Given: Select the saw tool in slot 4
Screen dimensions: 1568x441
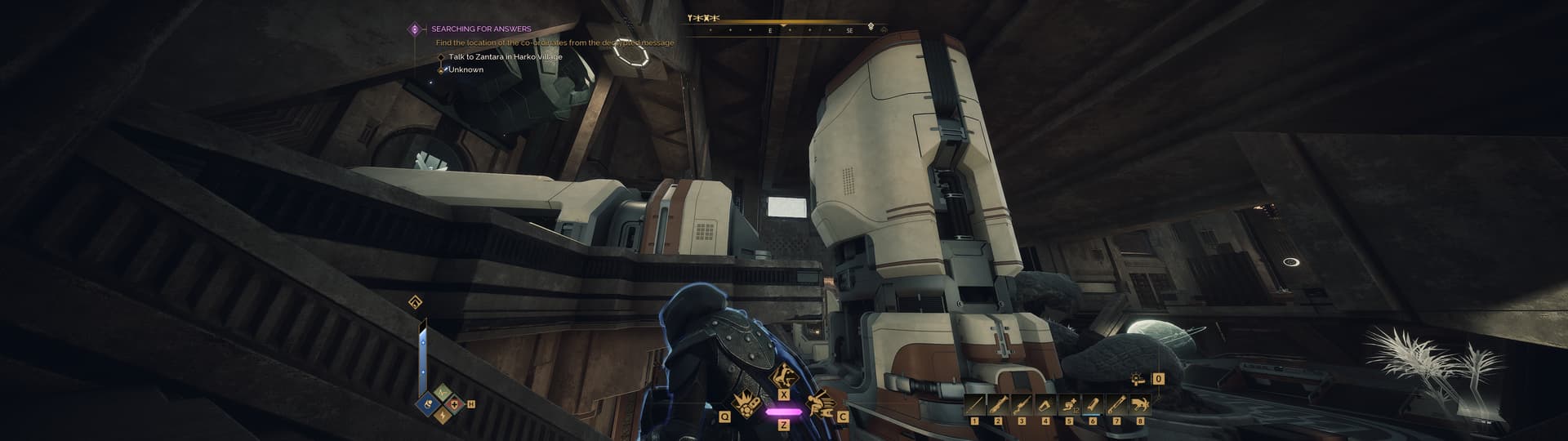Looking at the screenshot, I should pyautogui.click(x=1045, y=404).
